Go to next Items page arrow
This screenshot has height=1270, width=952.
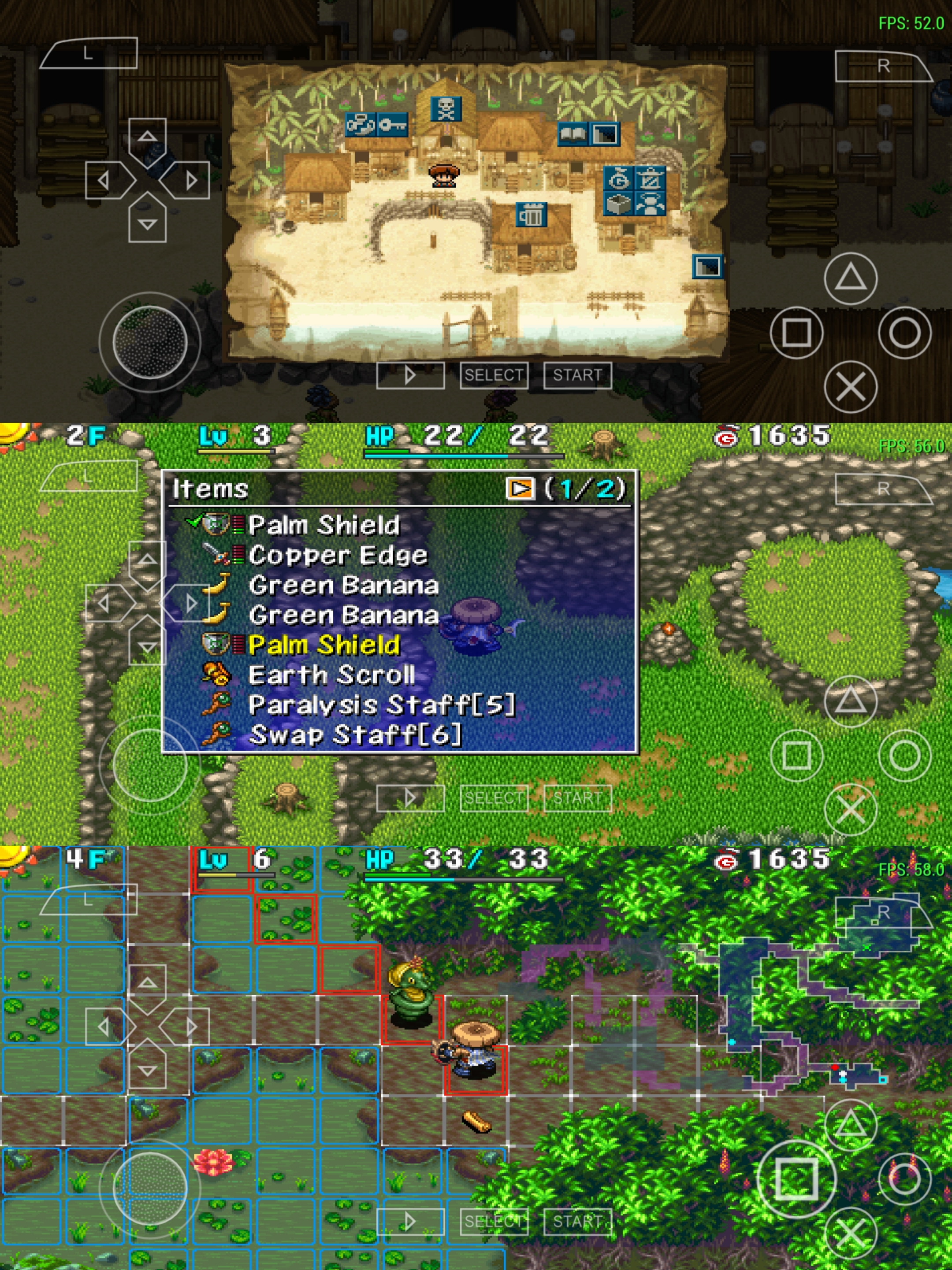pos(520,489)
